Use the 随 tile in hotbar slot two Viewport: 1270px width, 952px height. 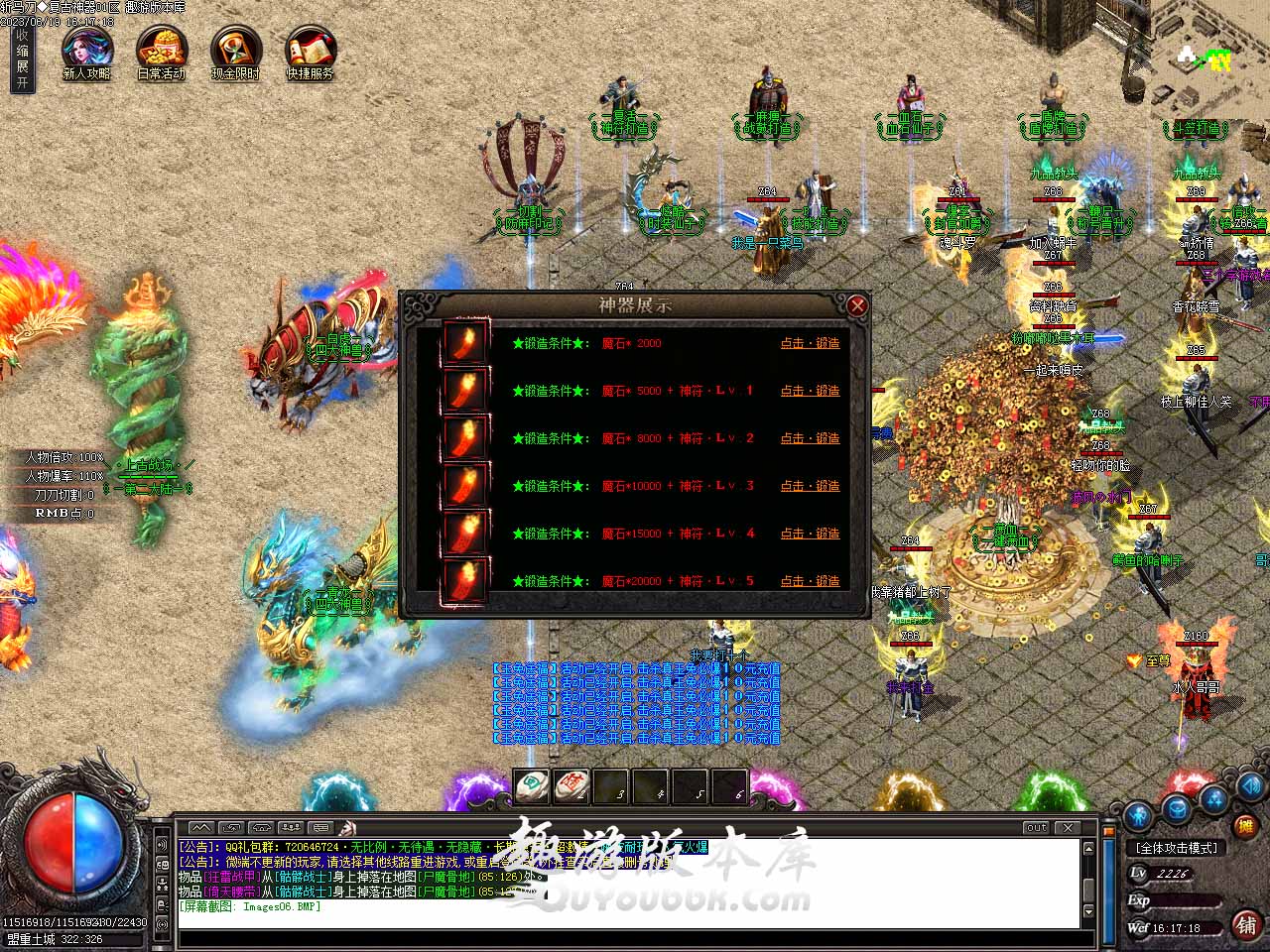571,786
